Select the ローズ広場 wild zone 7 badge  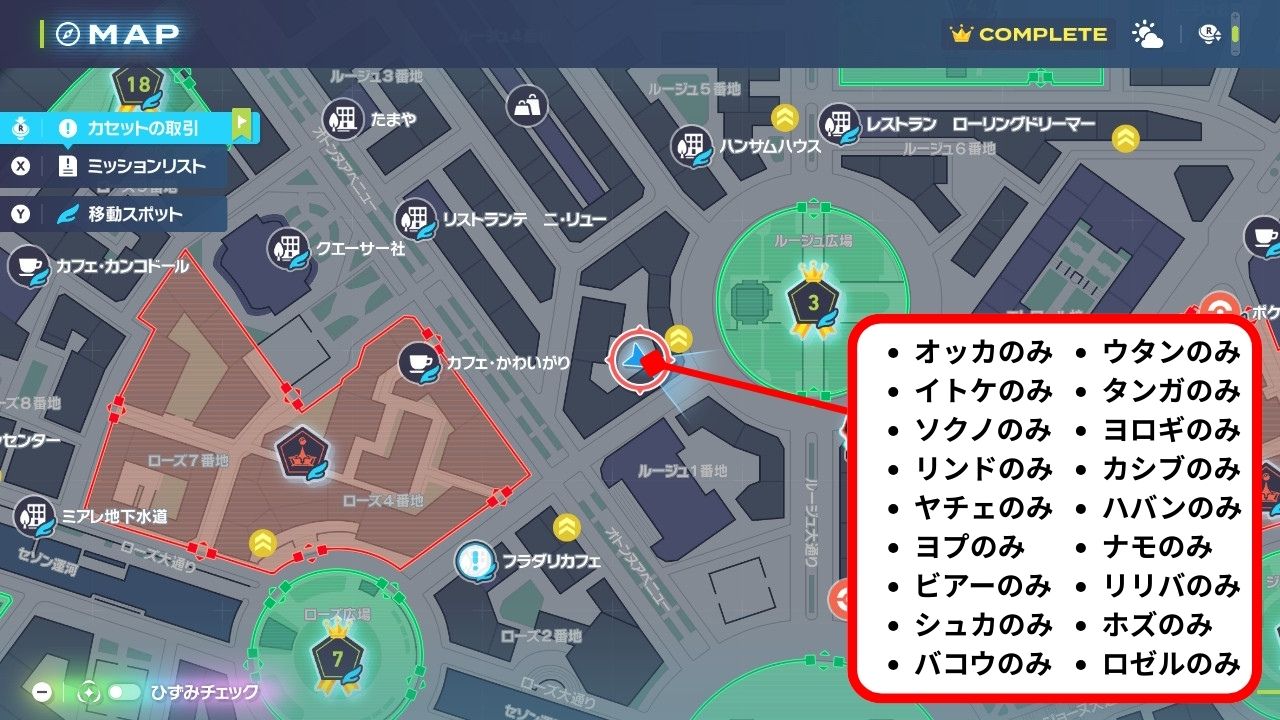[336, 657]
